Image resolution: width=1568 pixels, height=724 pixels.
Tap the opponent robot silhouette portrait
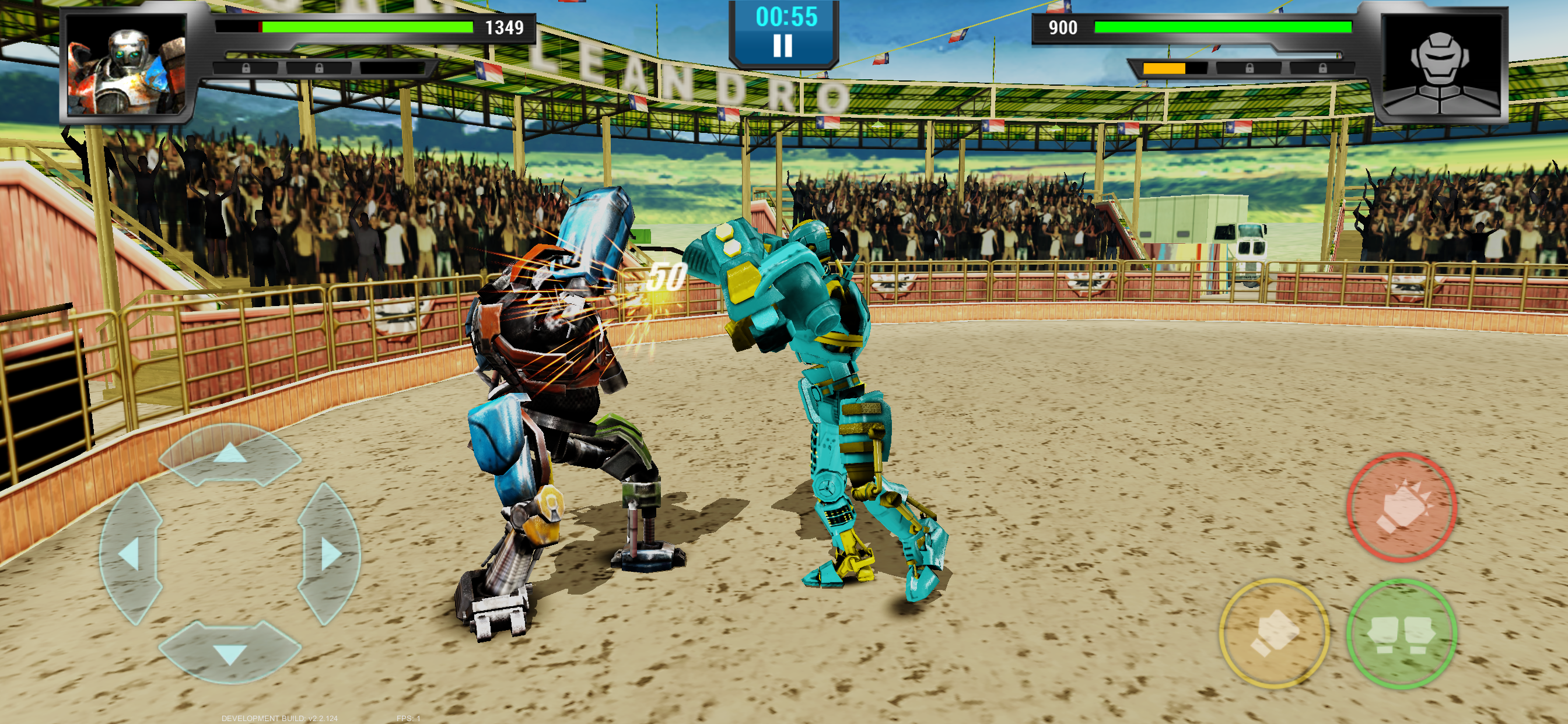1440,65
